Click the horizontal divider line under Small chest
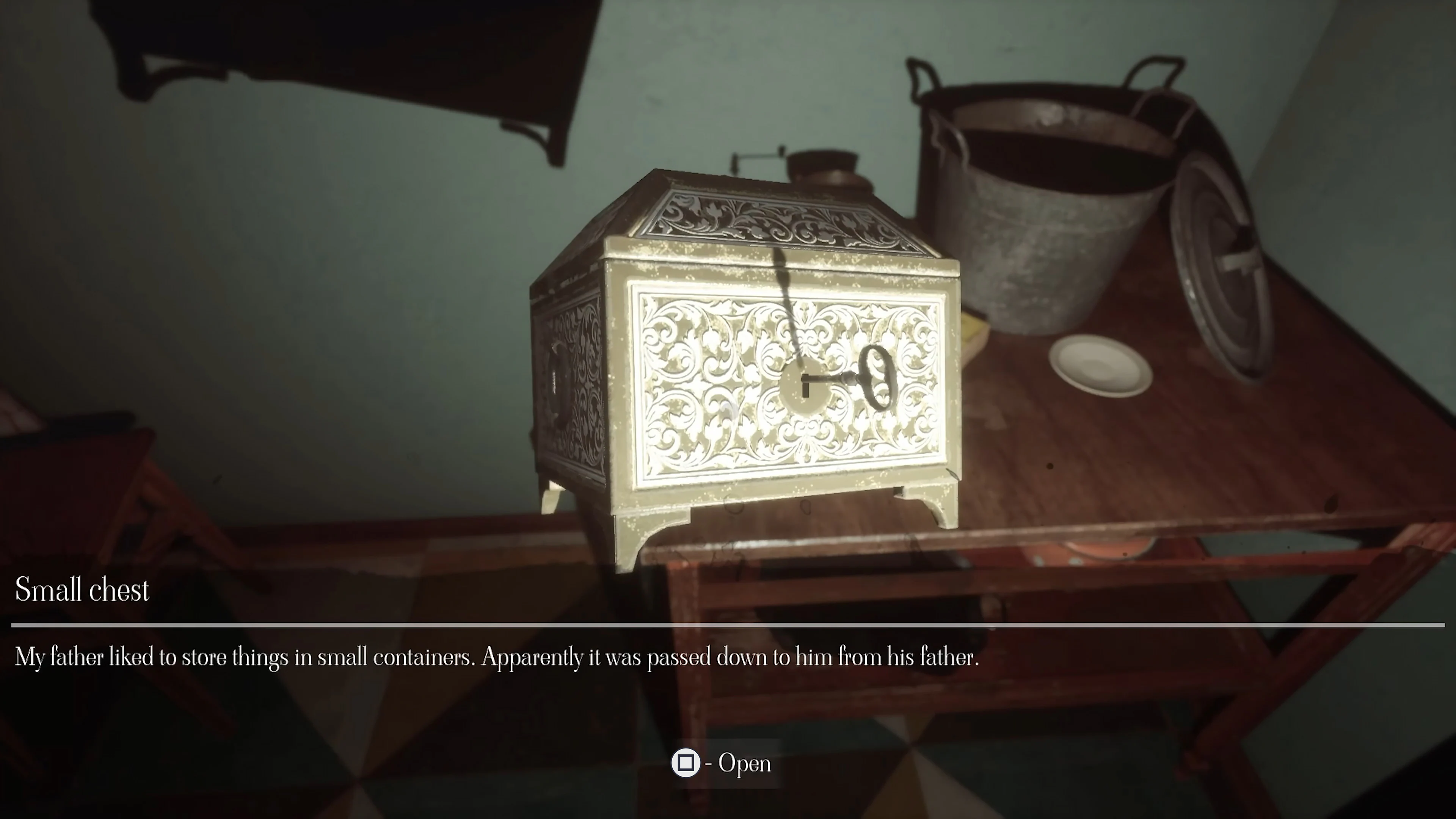The image size is (1456, 819). click(x=728, y=624)
